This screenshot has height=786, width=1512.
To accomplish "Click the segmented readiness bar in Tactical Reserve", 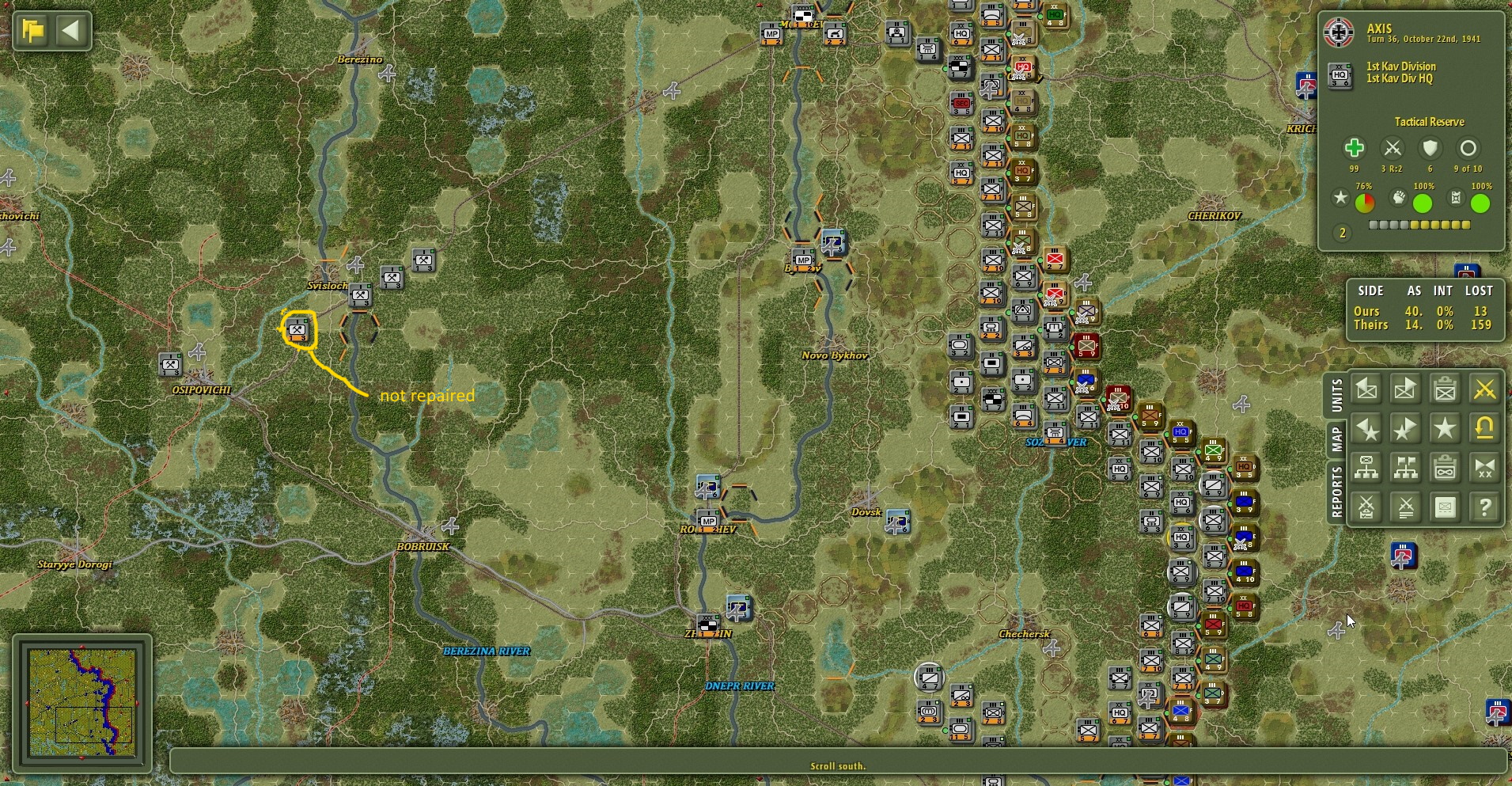I will point(1420,226).
